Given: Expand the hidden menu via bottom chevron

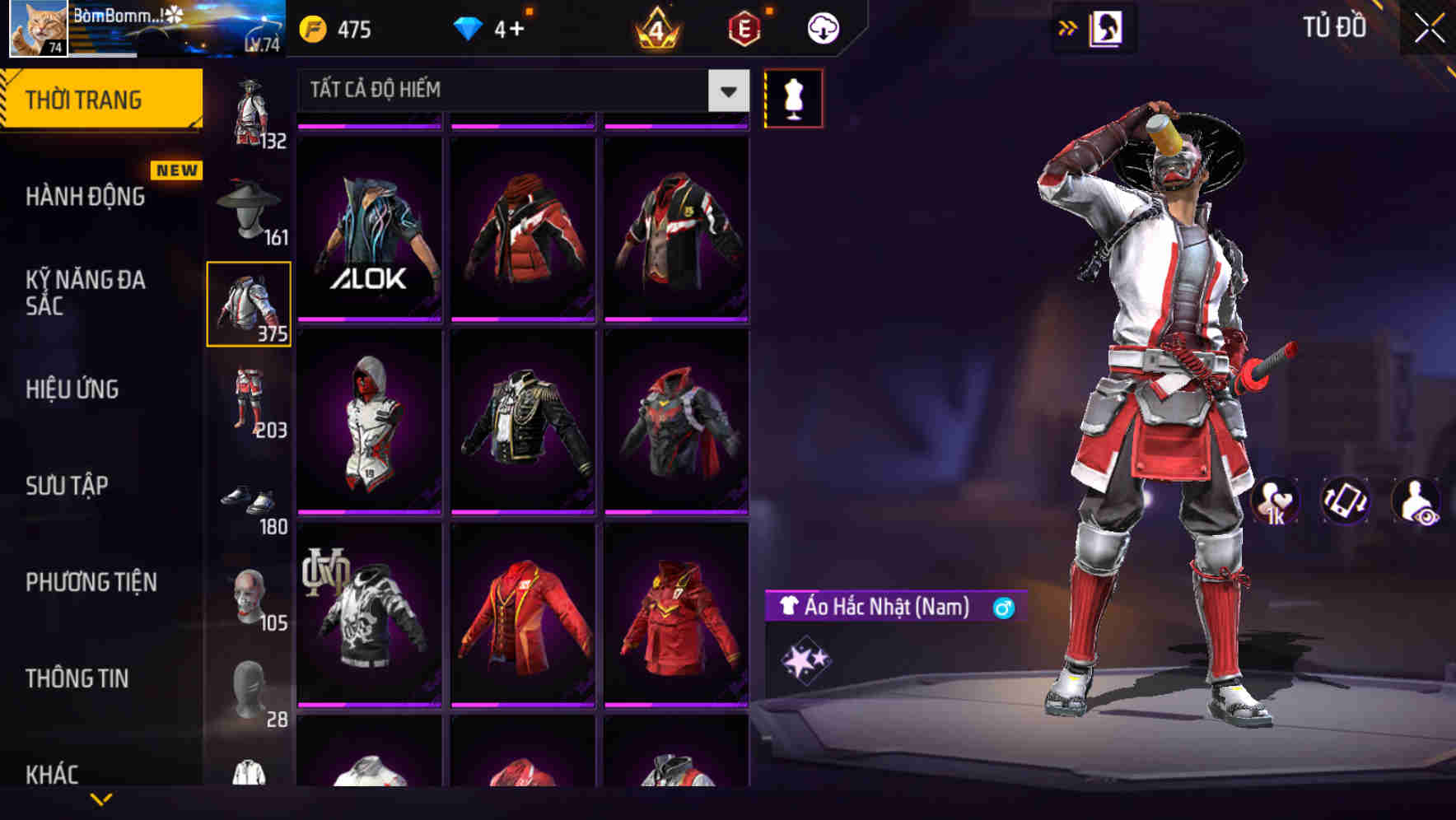Looking at the screenshot, I should pyautogui.click(x=103, y=800).
